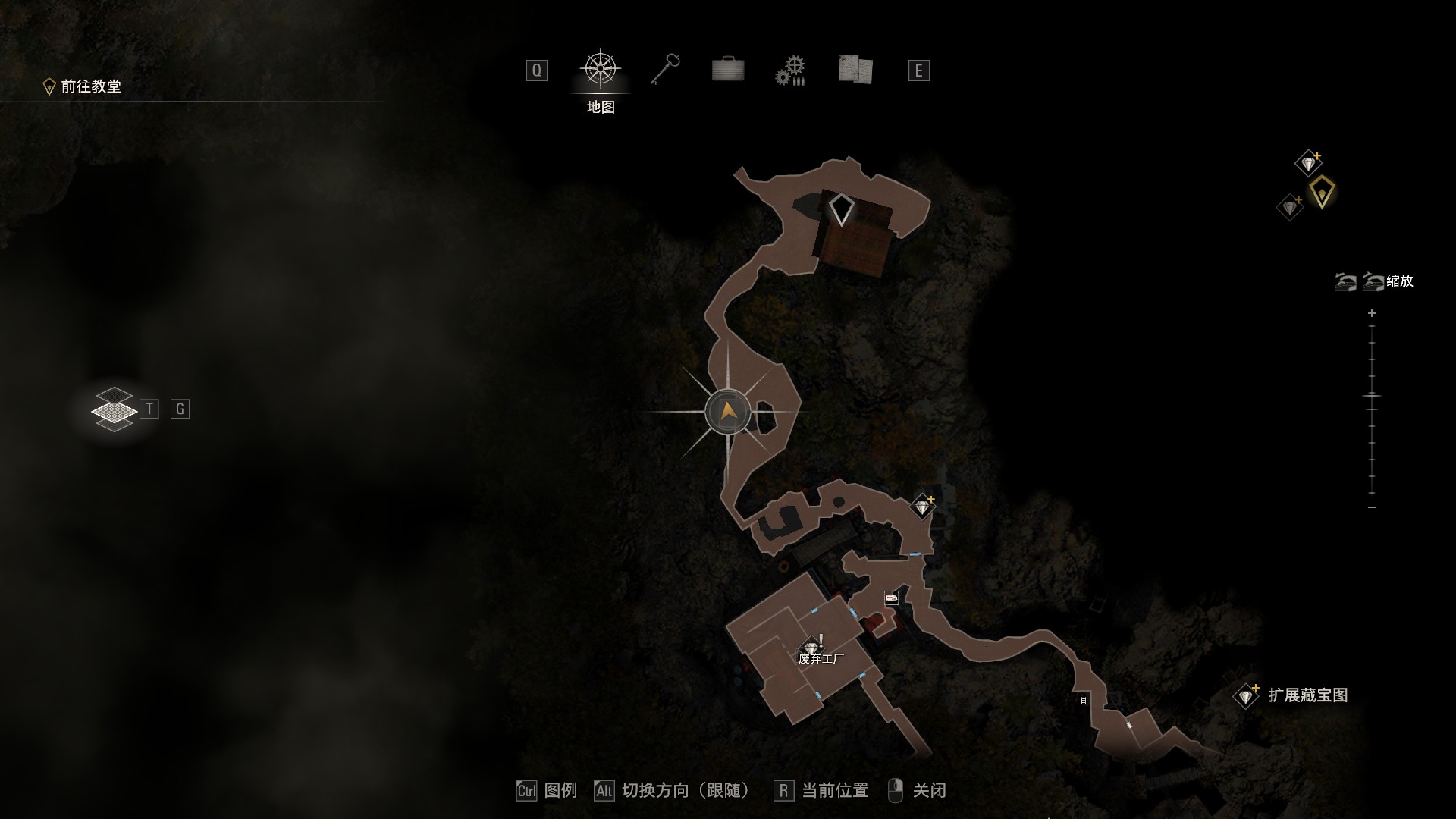
Task: Click the plus end of zoom slider
Action: [1372, 313]
